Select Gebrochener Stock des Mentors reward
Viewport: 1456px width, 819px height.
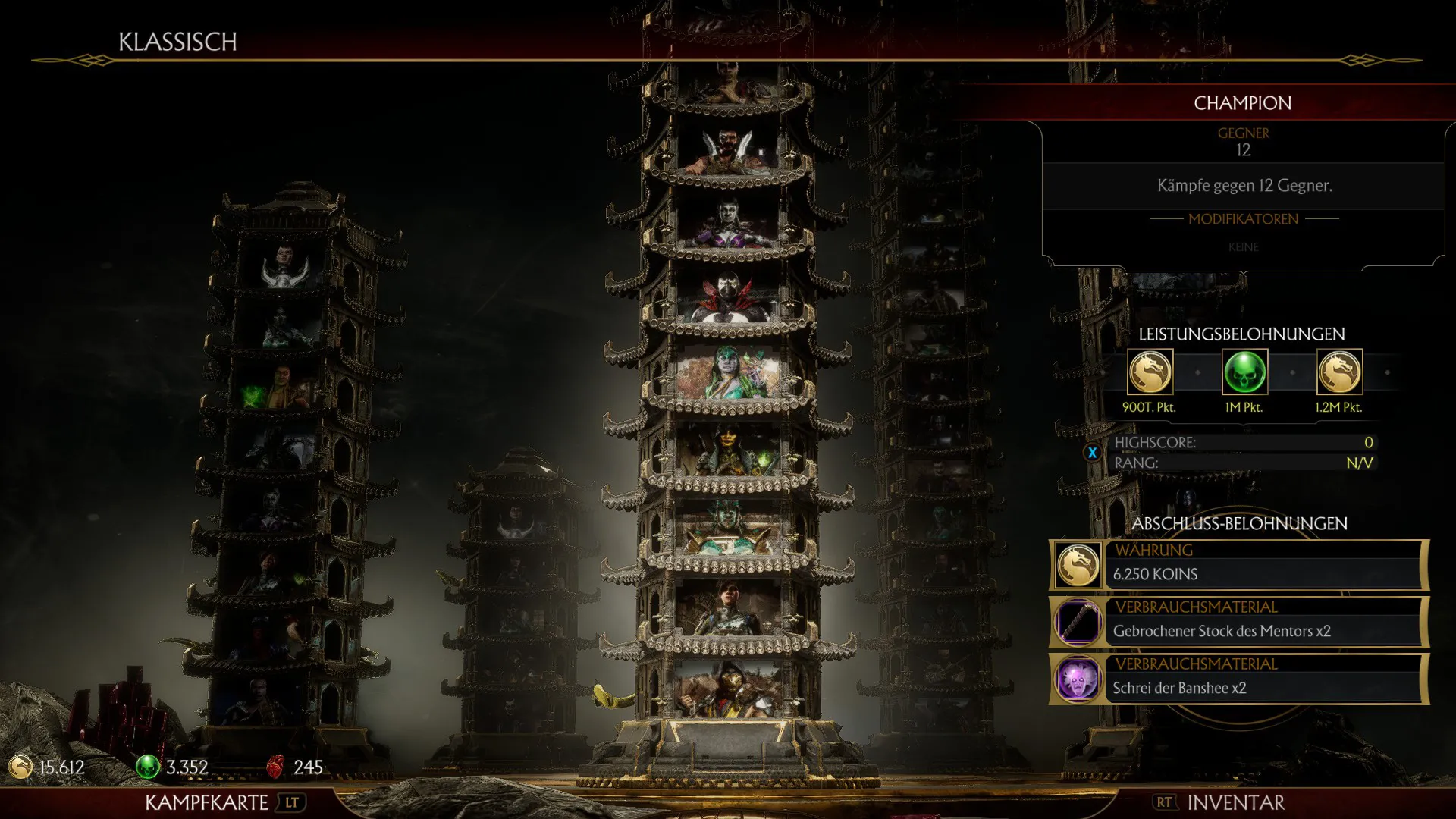pos(1239,623)
